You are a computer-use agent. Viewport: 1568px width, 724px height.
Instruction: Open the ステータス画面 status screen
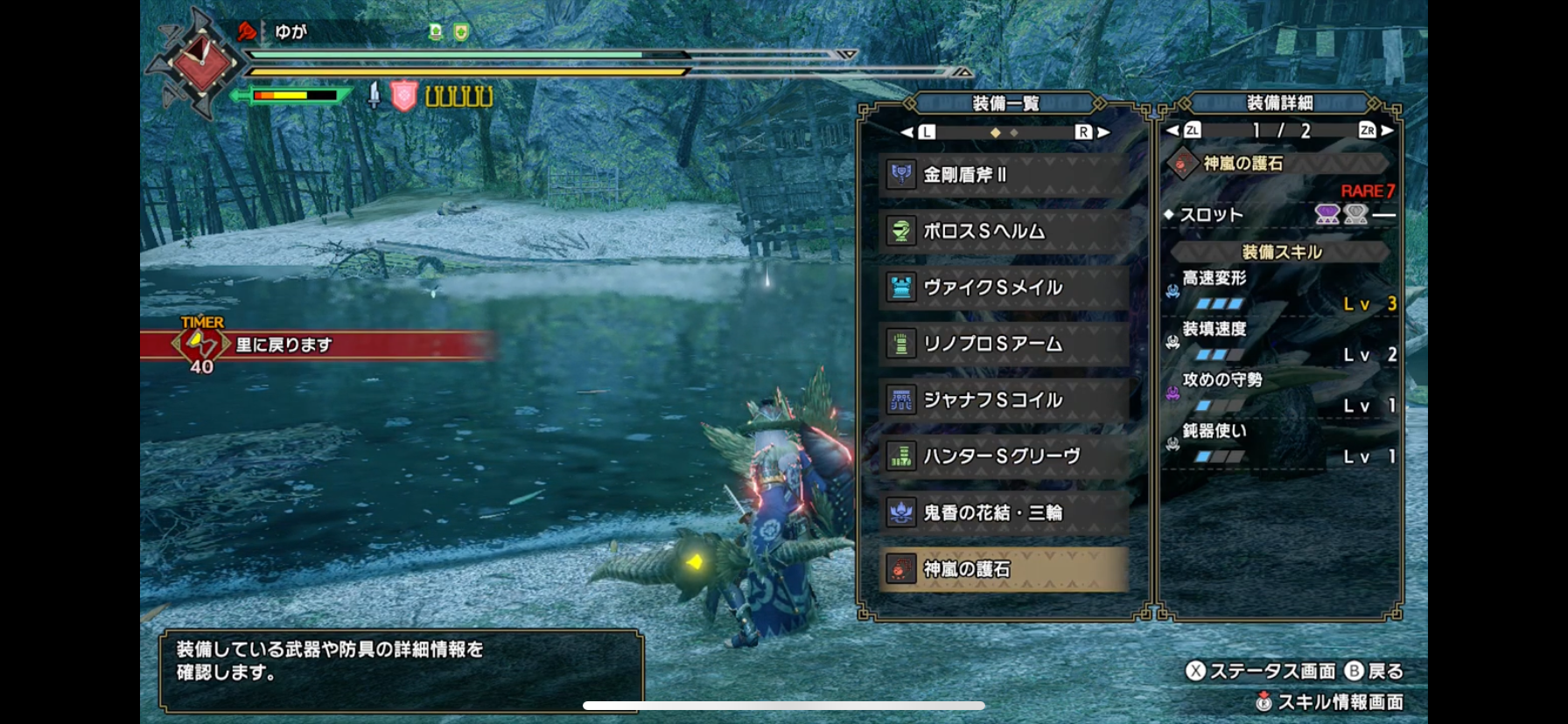(x=1260, y=671)
